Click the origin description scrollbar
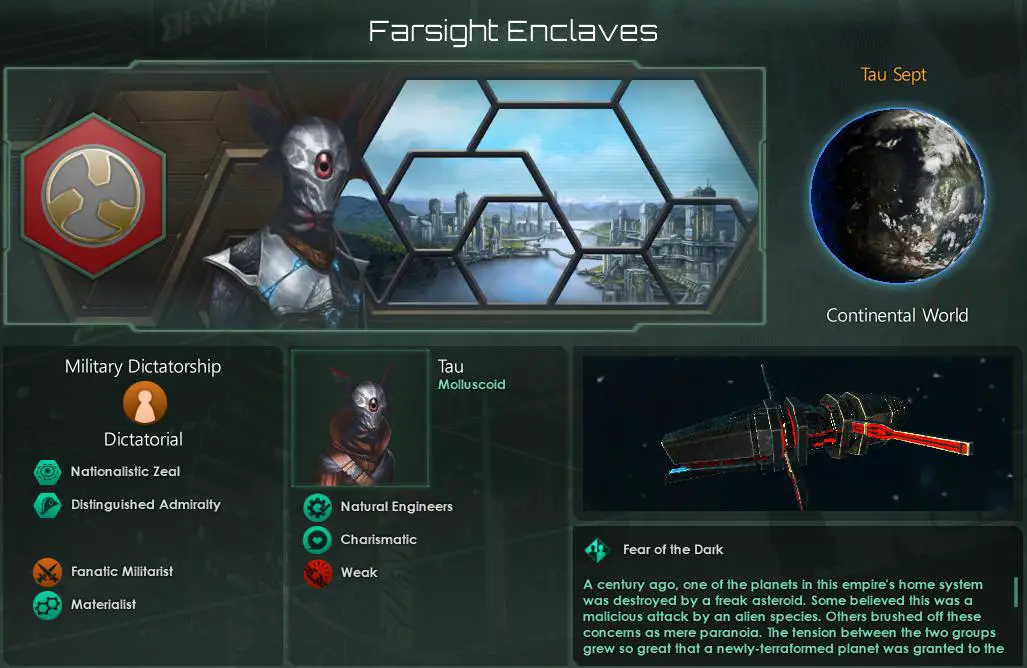The image size is (1027, 668). 1016,594
